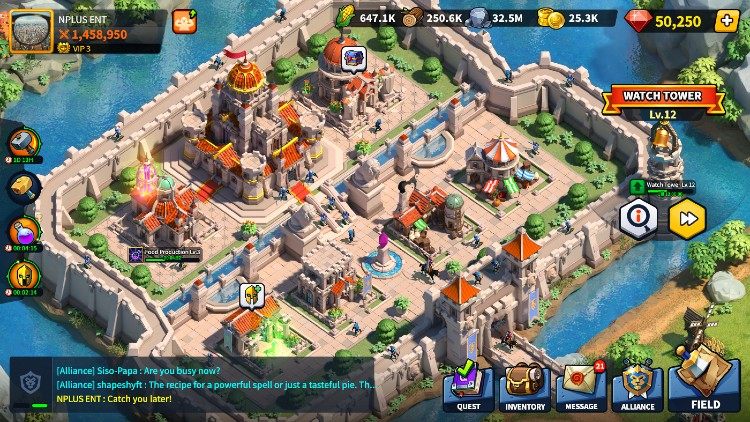Open the NPLUS ENT player profile avatar
This screenshot has height=422, width=750.
pyautogui.click(x=32, y=31)
